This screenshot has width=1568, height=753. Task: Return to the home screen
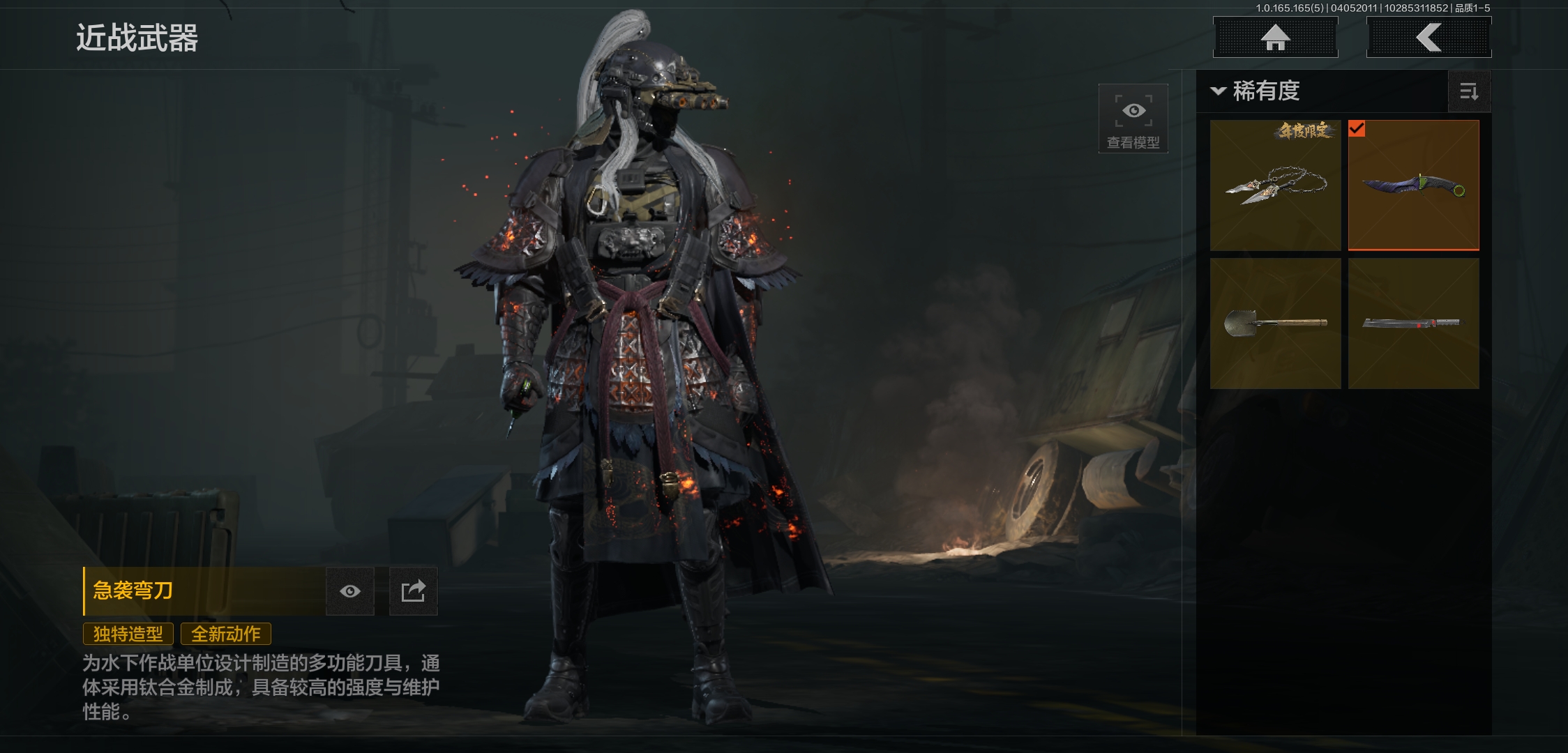tap(1275, 38)
